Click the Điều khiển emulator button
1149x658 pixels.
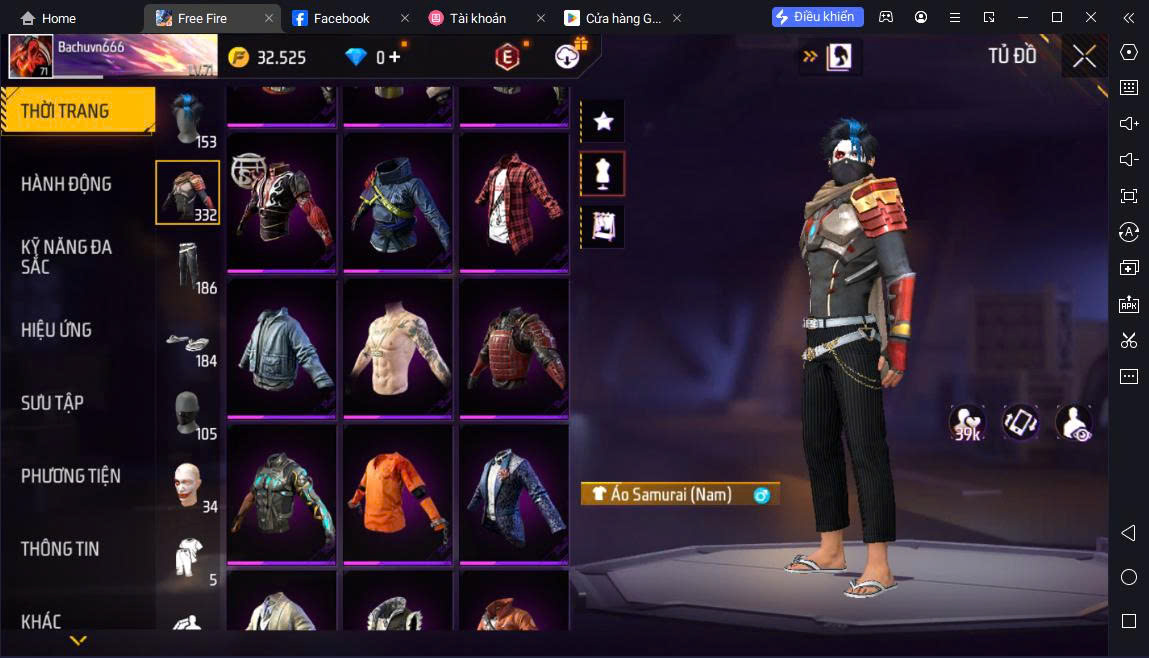[817, 17]
